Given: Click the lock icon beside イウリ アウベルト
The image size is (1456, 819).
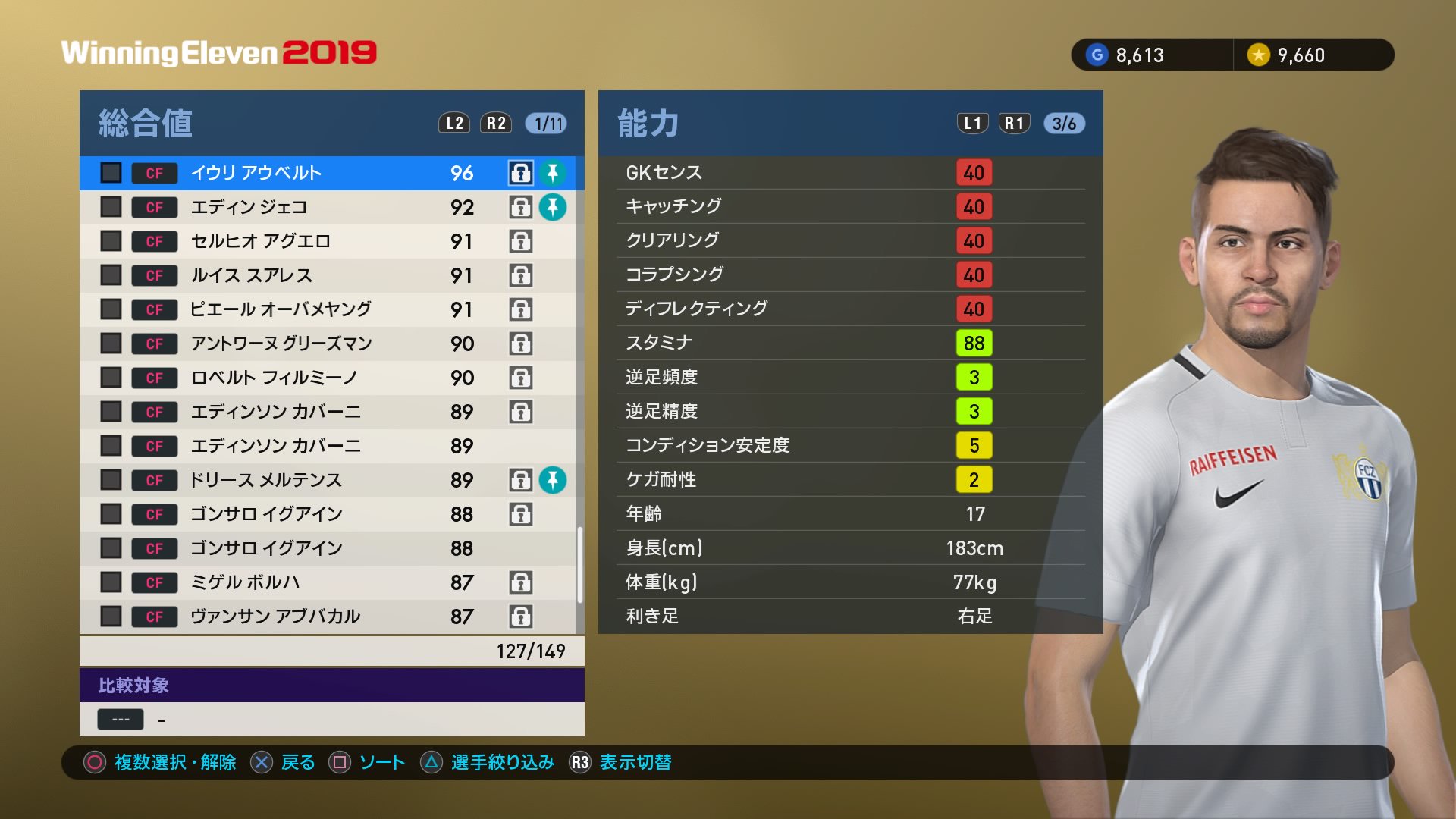Looking at the screenshot, I should [519, 173].
